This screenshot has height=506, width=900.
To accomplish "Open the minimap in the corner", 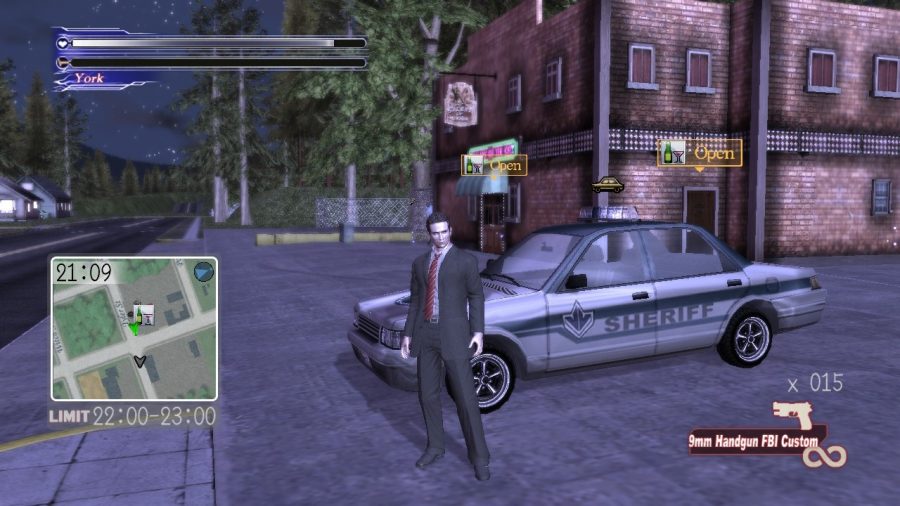I will 134,328.
